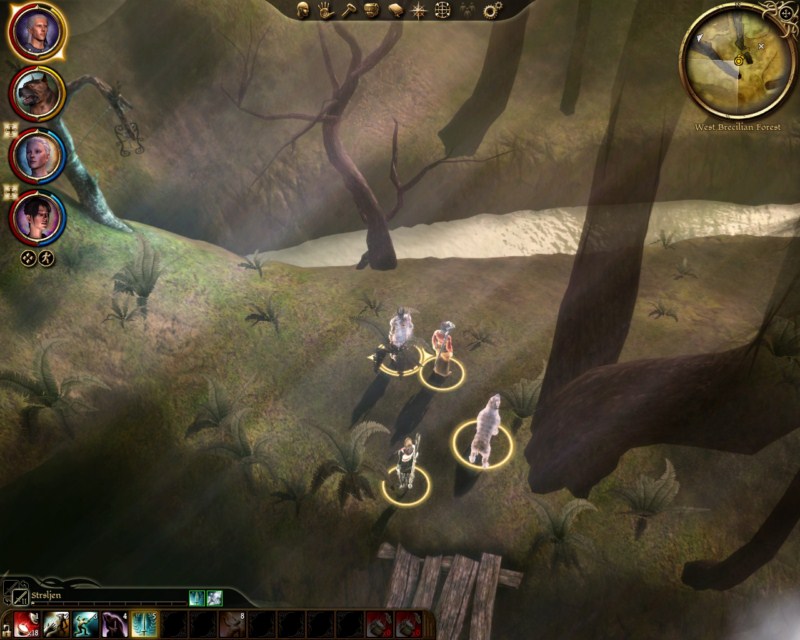Open the hammer icon menu

348,10
